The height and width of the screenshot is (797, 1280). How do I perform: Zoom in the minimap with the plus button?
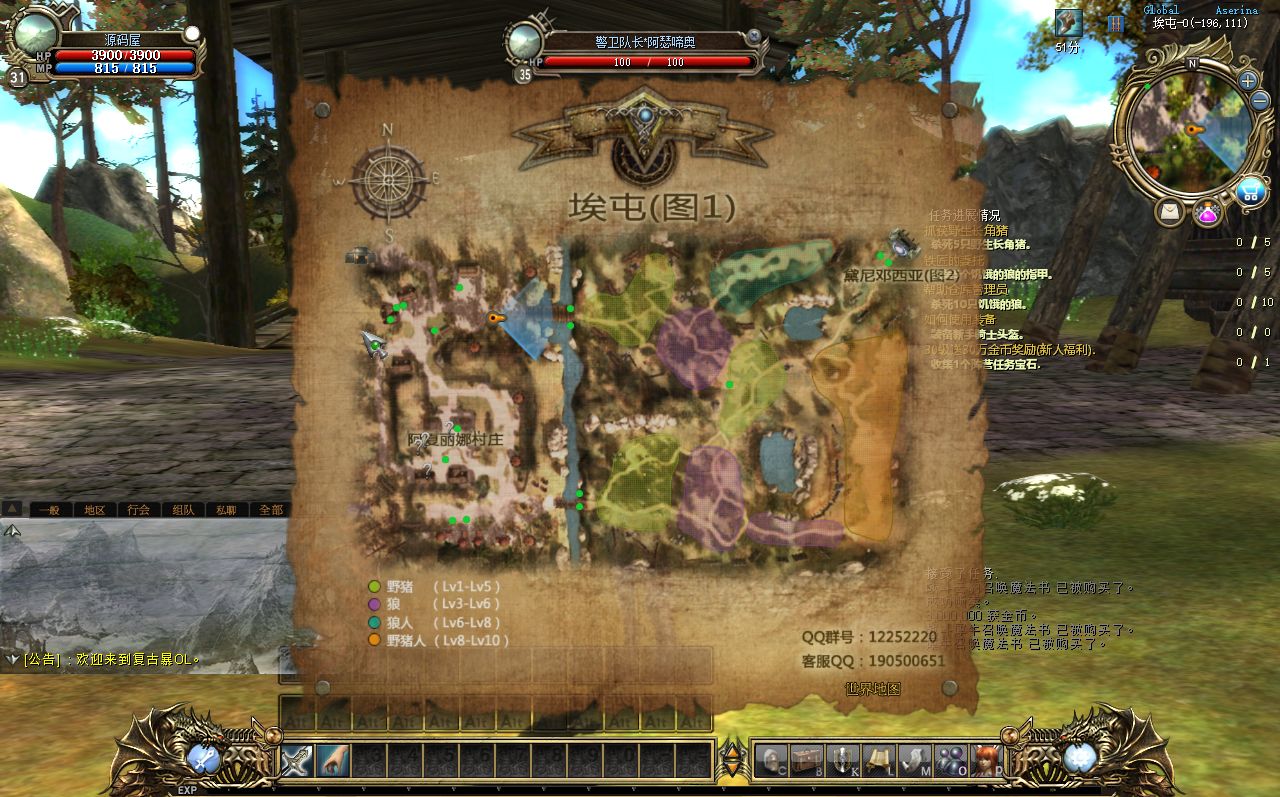(1247, 81)
